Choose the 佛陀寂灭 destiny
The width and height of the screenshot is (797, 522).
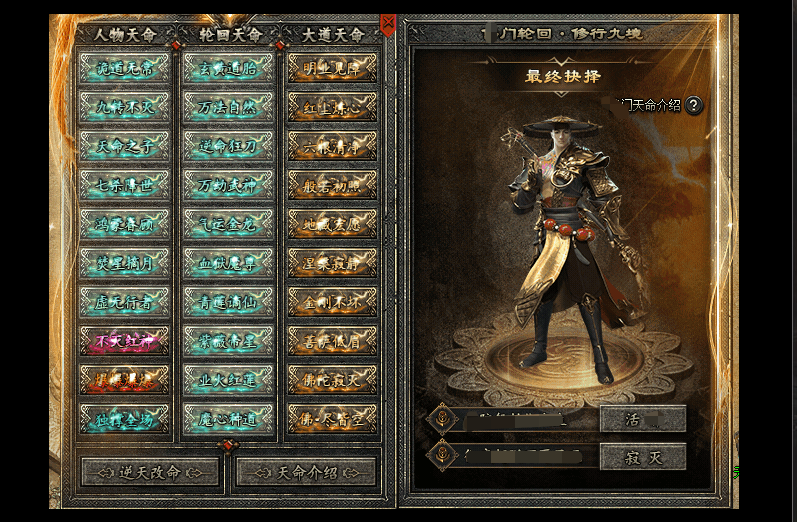333,379
